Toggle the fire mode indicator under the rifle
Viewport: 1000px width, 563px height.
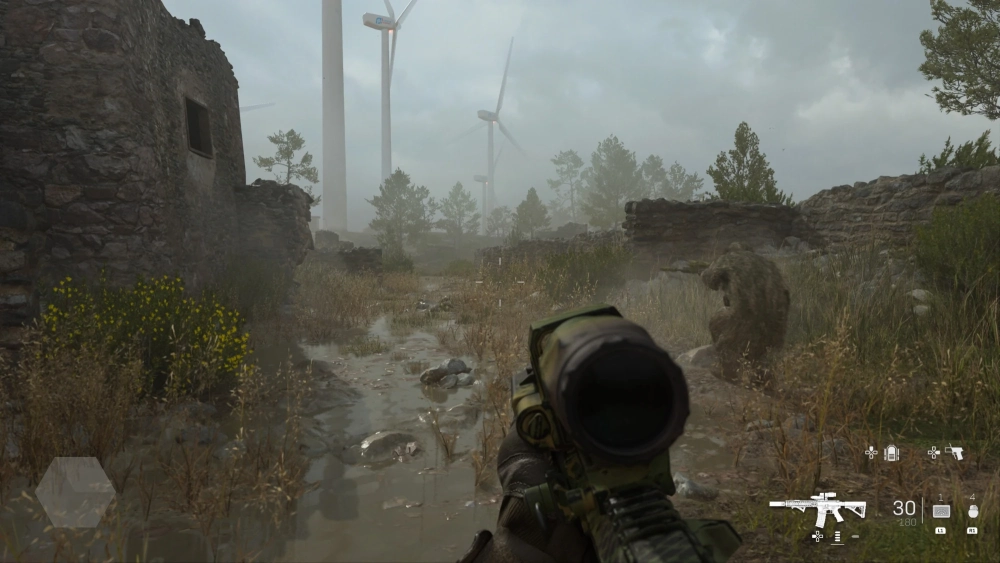[x=837, y=537]
